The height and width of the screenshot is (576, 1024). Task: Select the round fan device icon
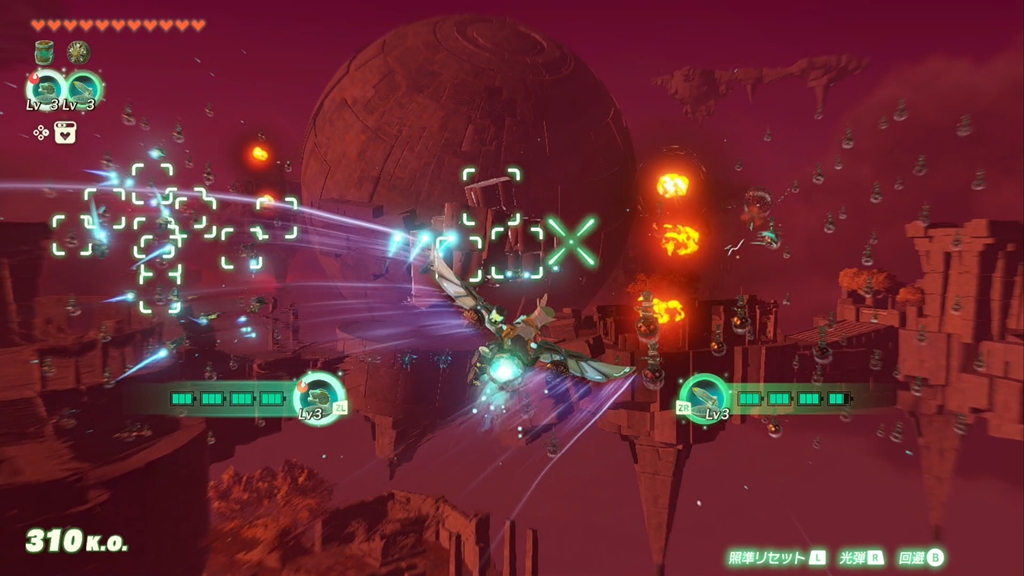click(78, 52)
